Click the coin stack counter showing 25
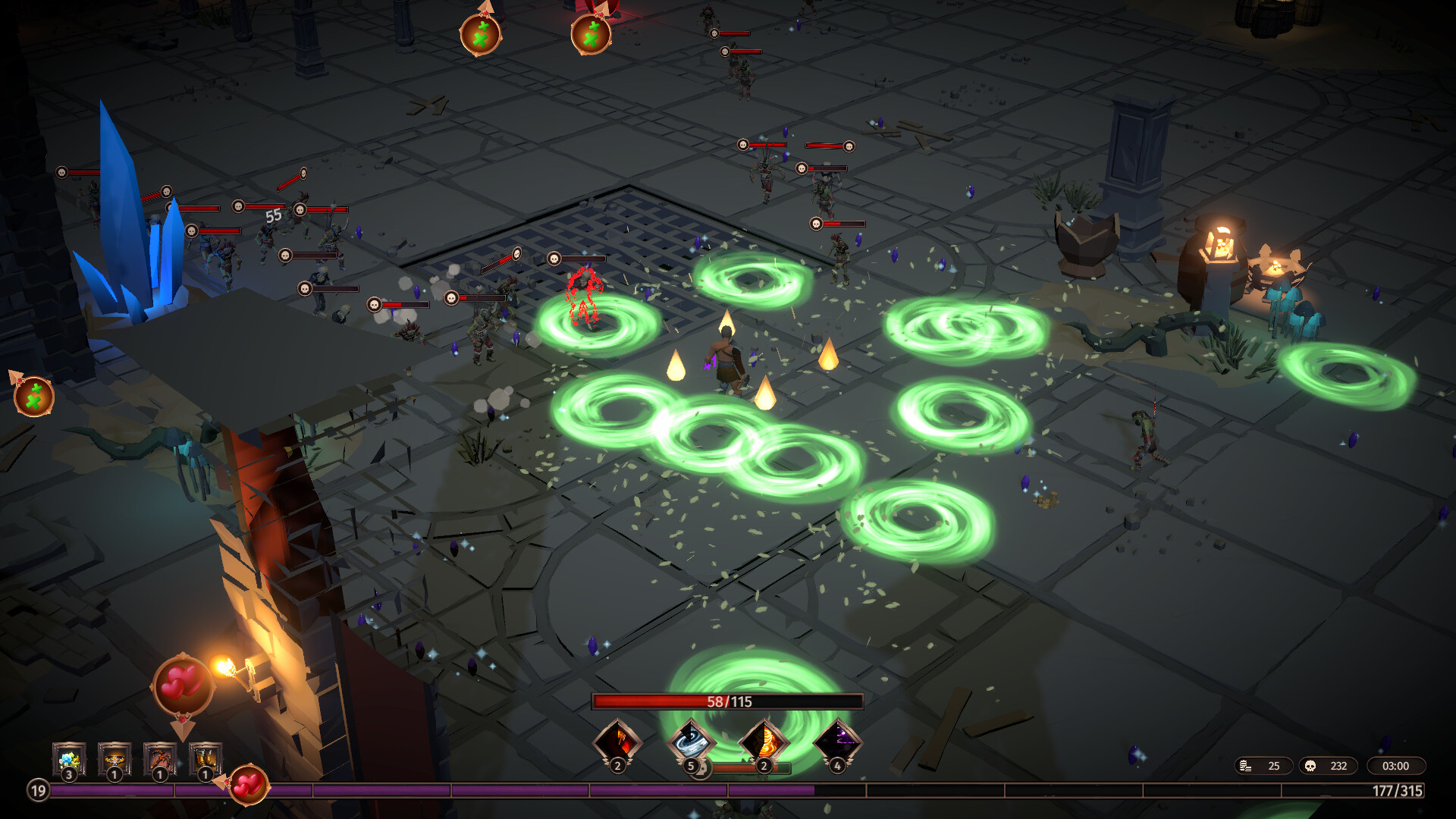 pyautogui.click(x=1263, y=766)
